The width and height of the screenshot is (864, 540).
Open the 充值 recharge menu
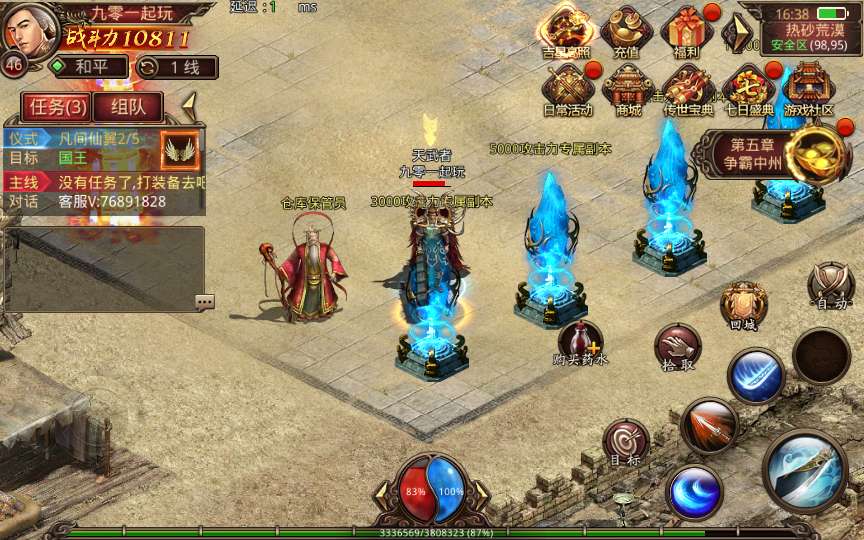click(627, 31)
